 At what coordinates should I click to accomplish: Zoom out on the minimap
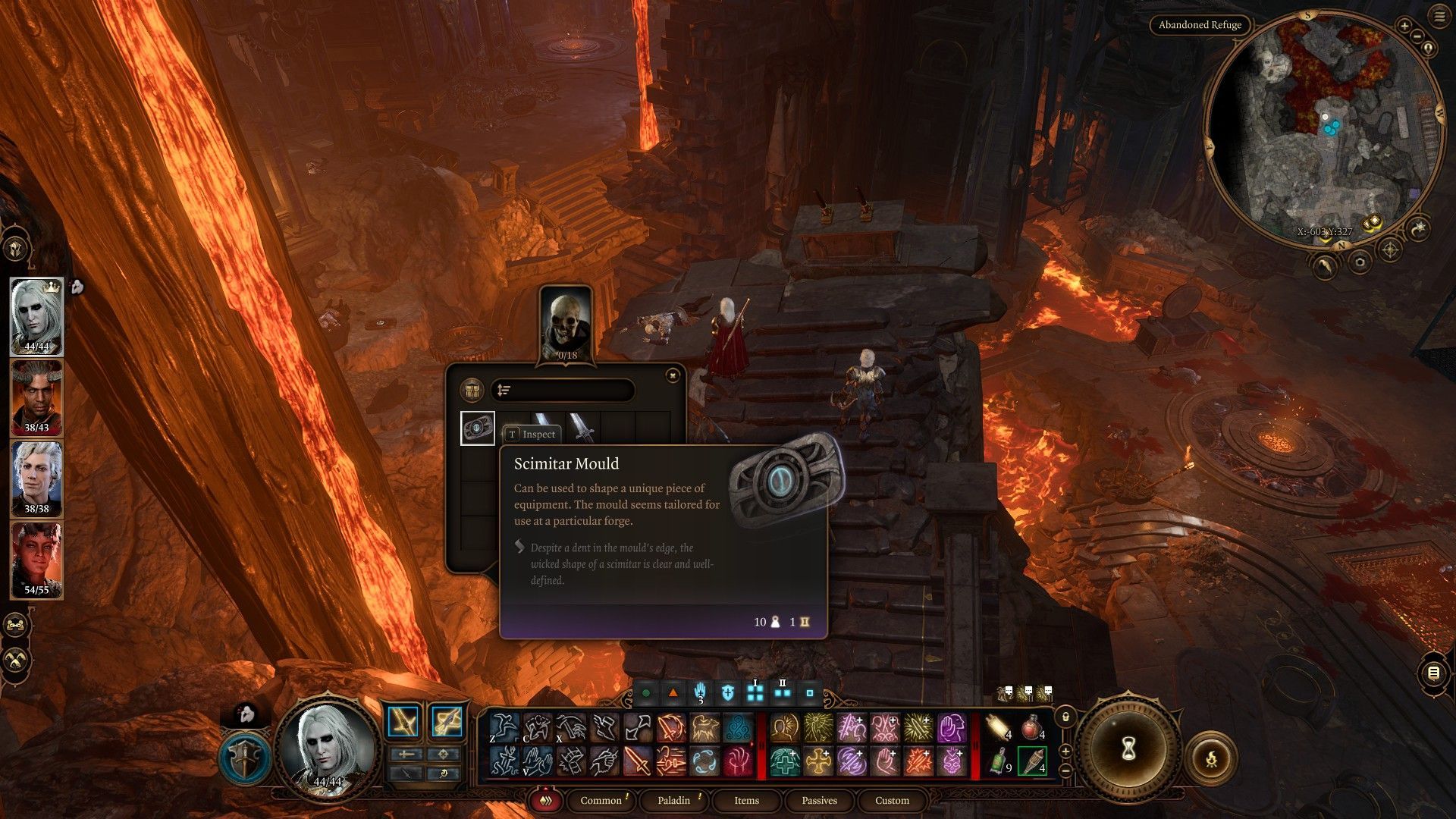click(x=1417, y=35)
